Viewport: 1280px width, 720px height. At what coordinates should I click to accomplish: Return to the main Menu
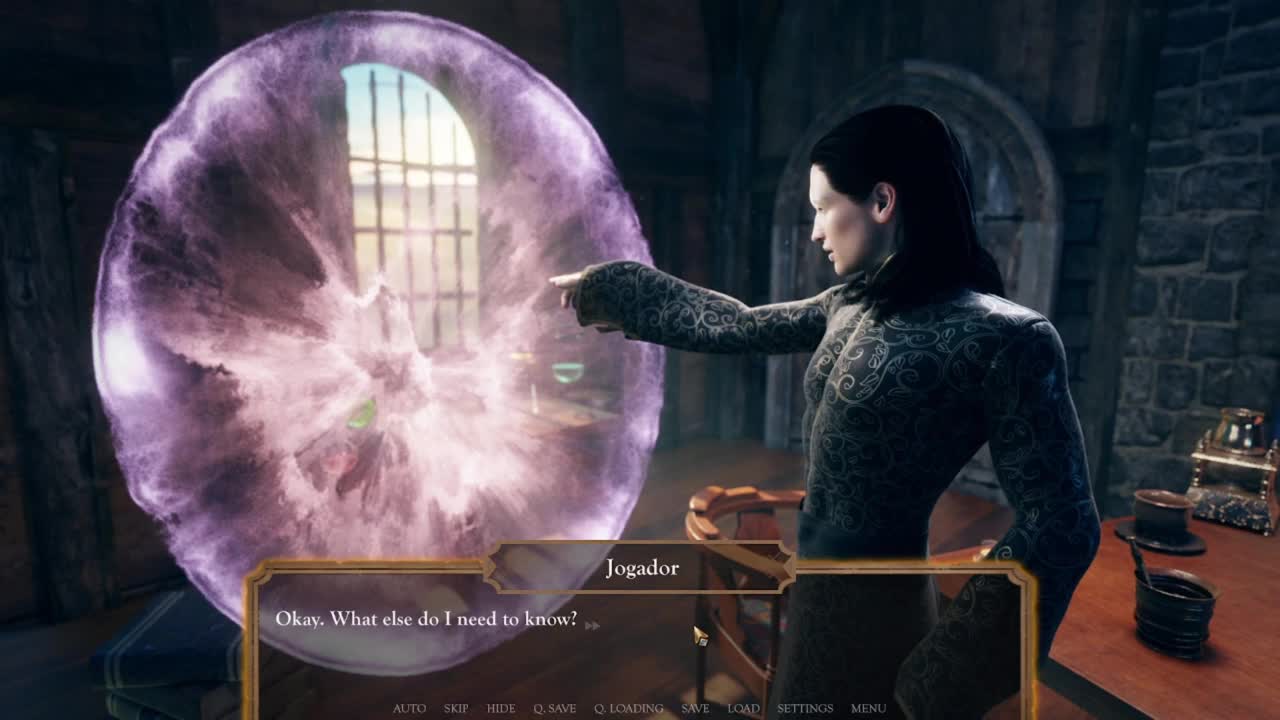868,708
